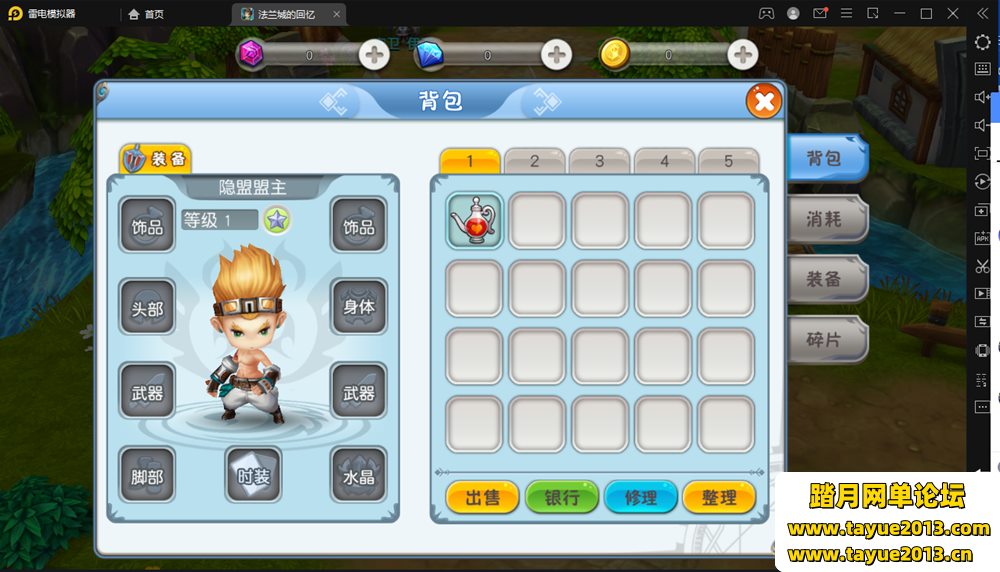1000x572 pixels.
Task: Open the 时装 costume slot
Action: pyautogui.click(x=253, y=476)
